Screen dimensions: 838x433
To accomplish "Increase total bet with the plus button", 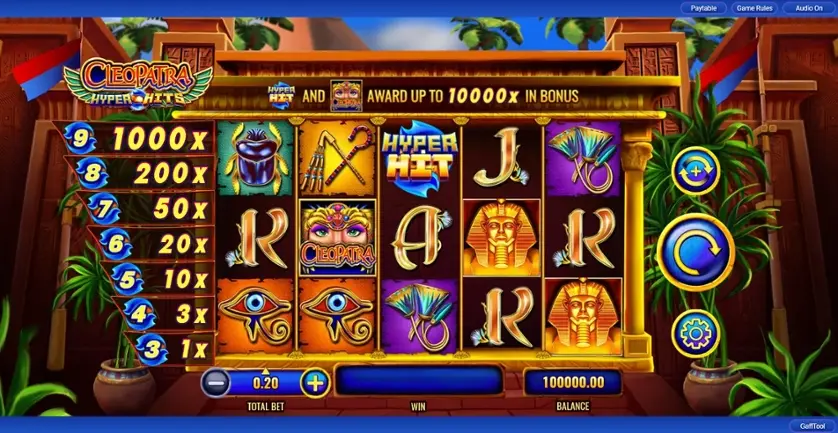I will 314,381.
